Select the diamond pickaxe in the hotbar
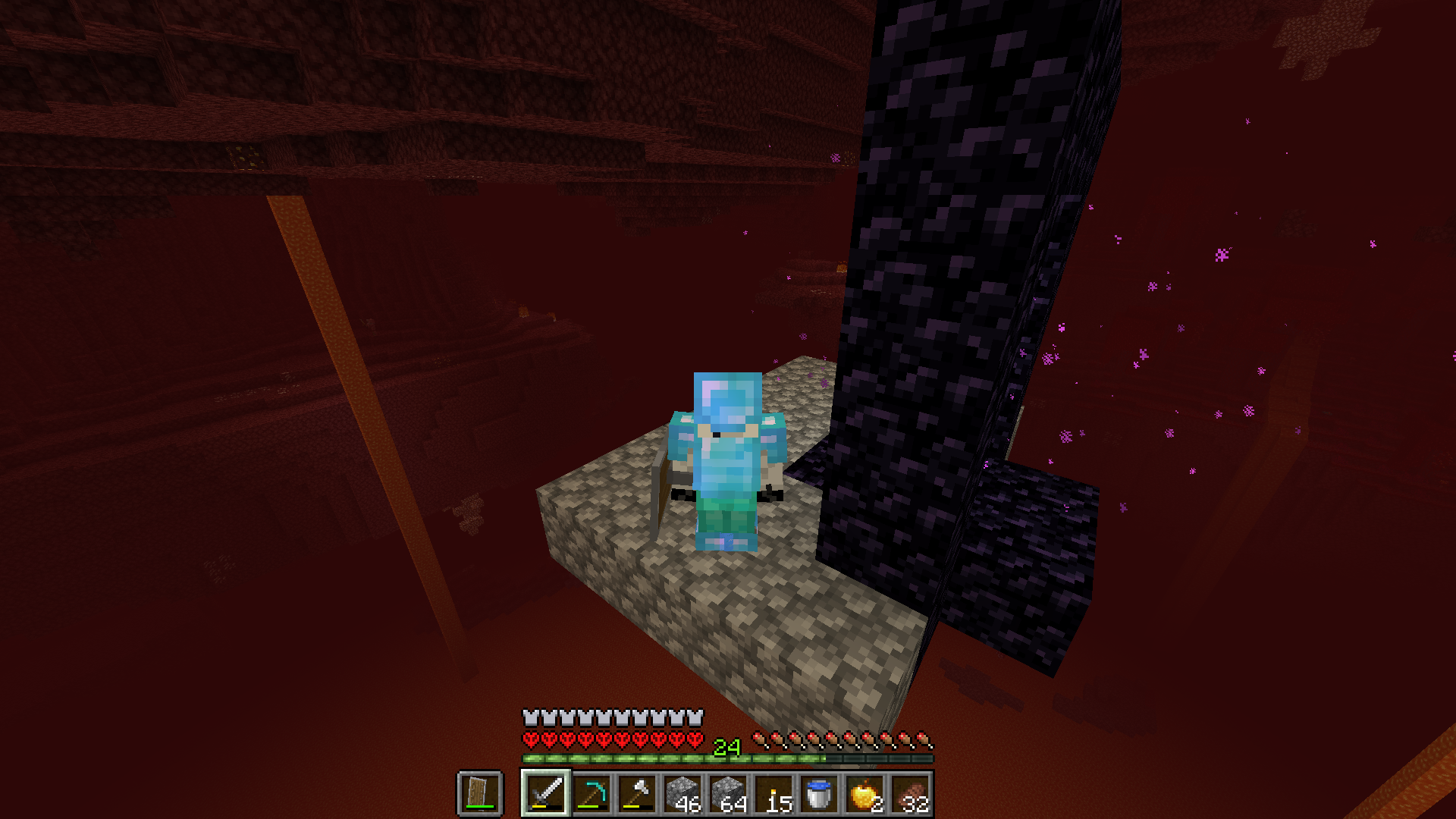Viewport: 1456px width, 819px height. pos(590,794)
